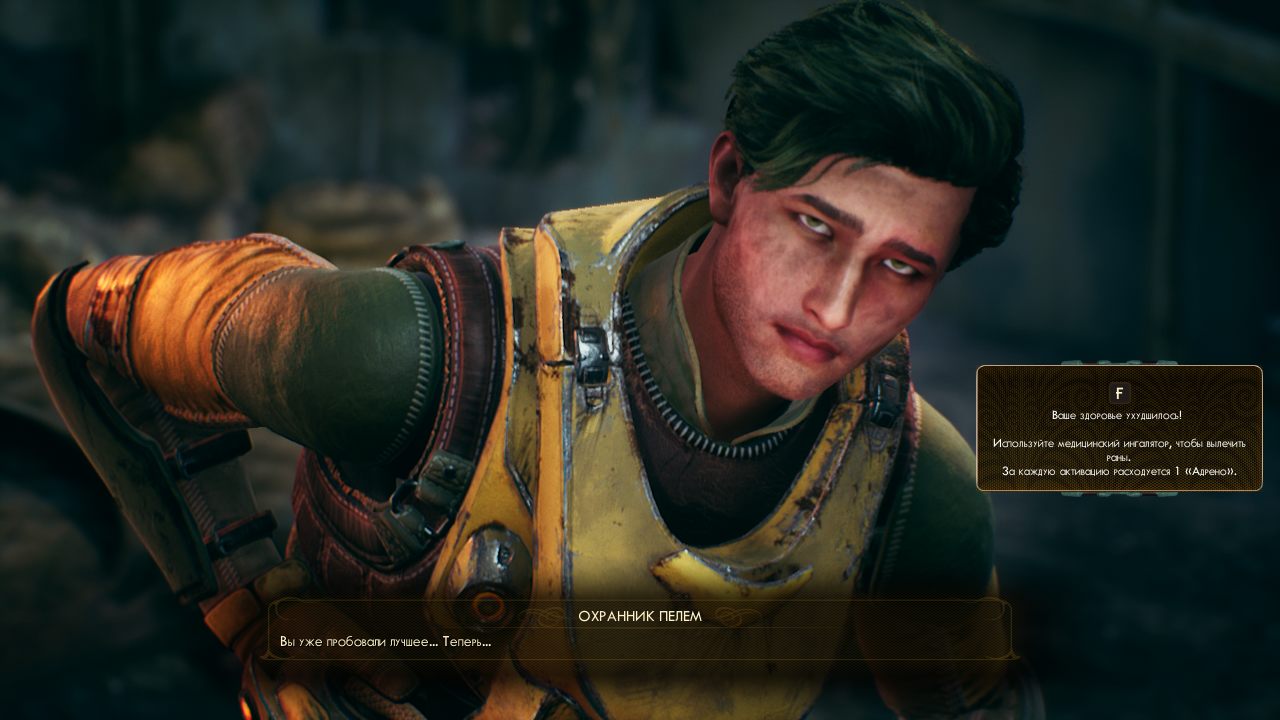Expand the dialogue subtitle bar
This screenshot has height=720, width=1280.
click(640, 630)
